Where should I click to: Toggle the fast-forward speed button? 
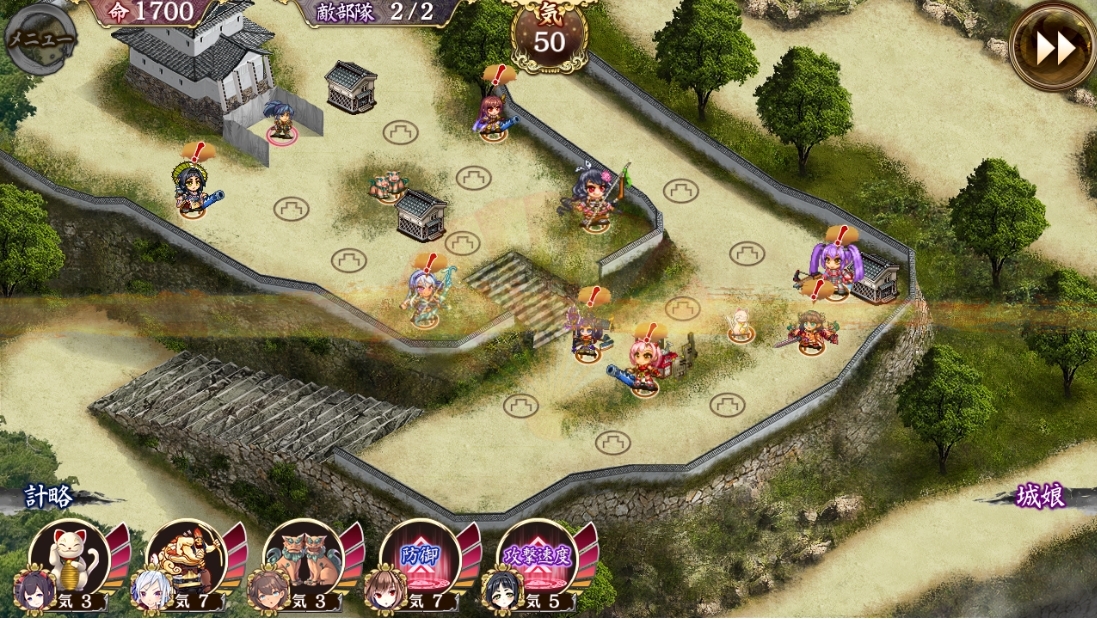coord(1052,45)
